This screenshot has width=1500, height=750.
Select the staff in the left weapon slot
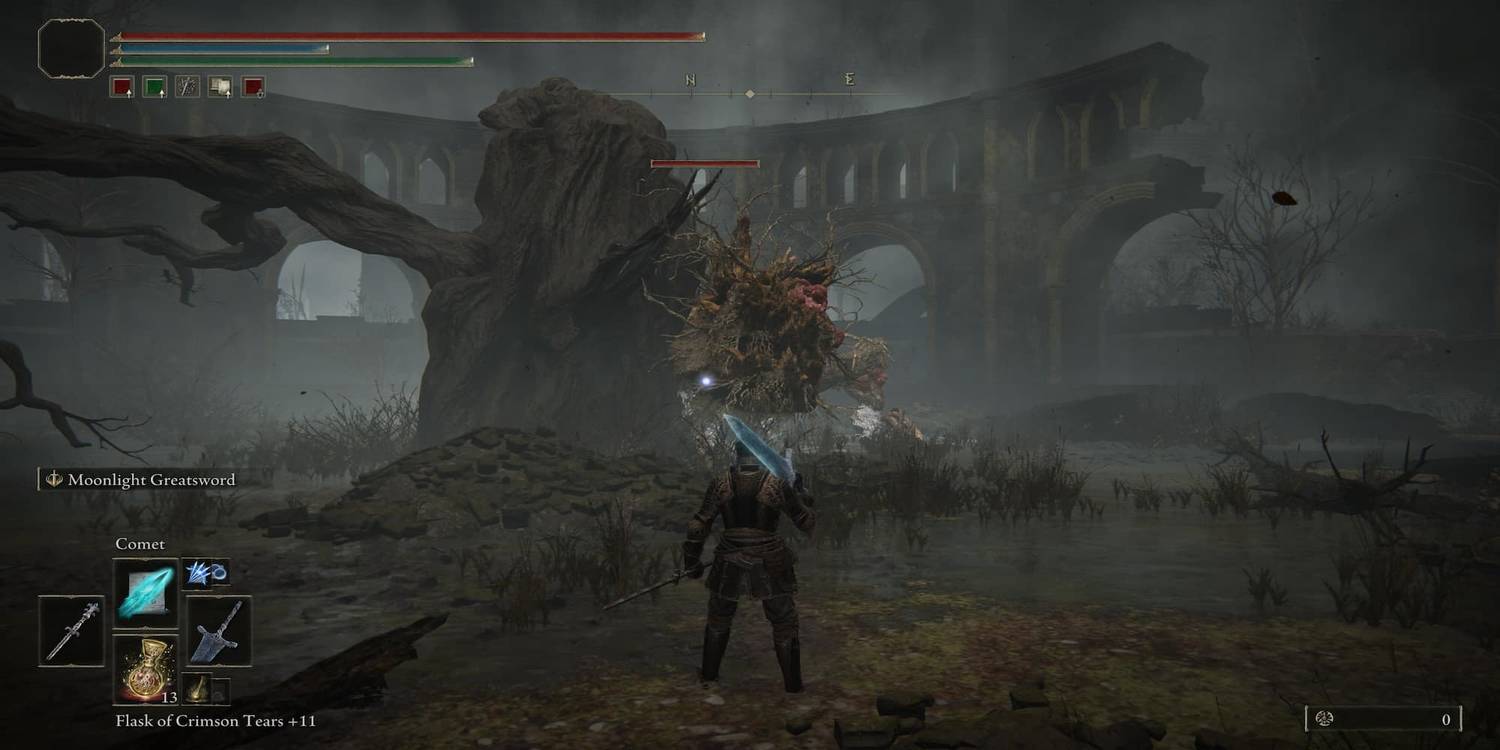(72, 632)
